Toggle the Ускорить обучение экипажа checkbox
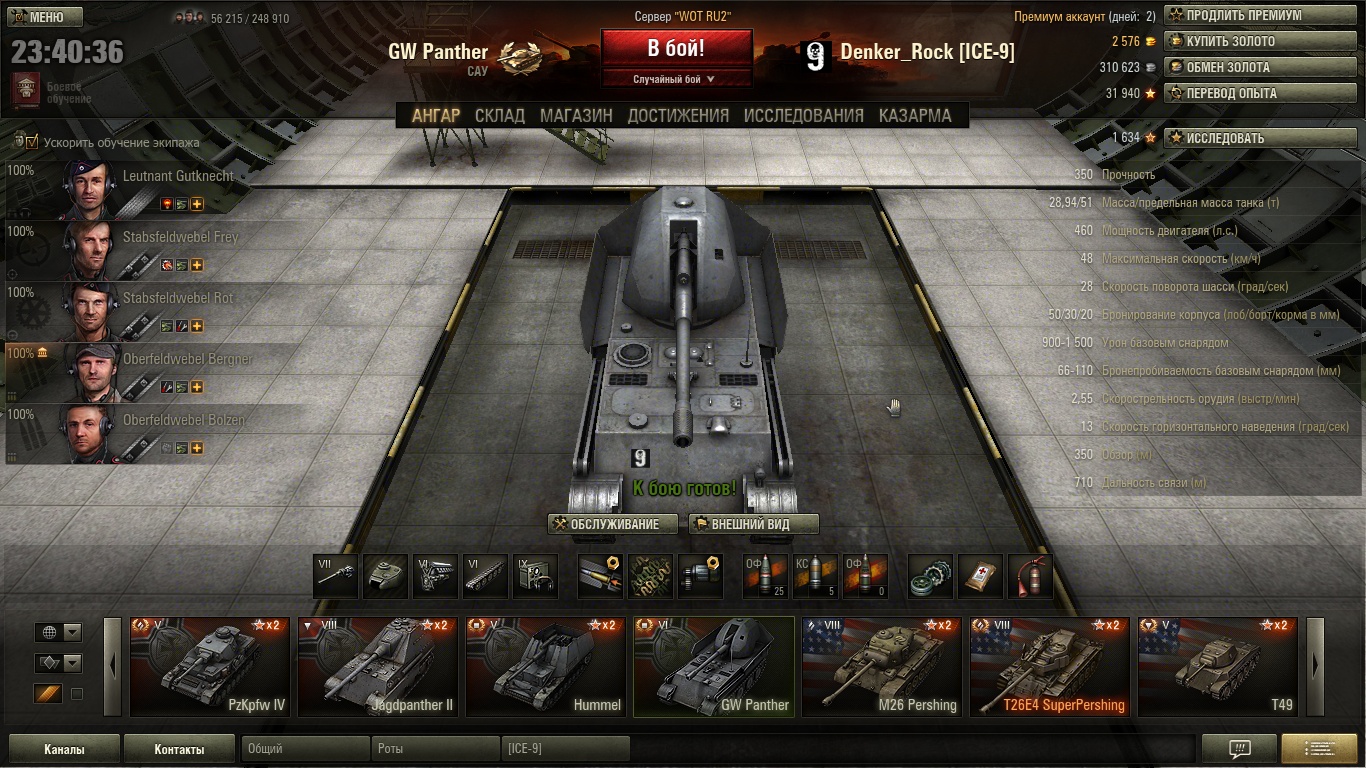1366x768 pixels. [x=31, y=142]
